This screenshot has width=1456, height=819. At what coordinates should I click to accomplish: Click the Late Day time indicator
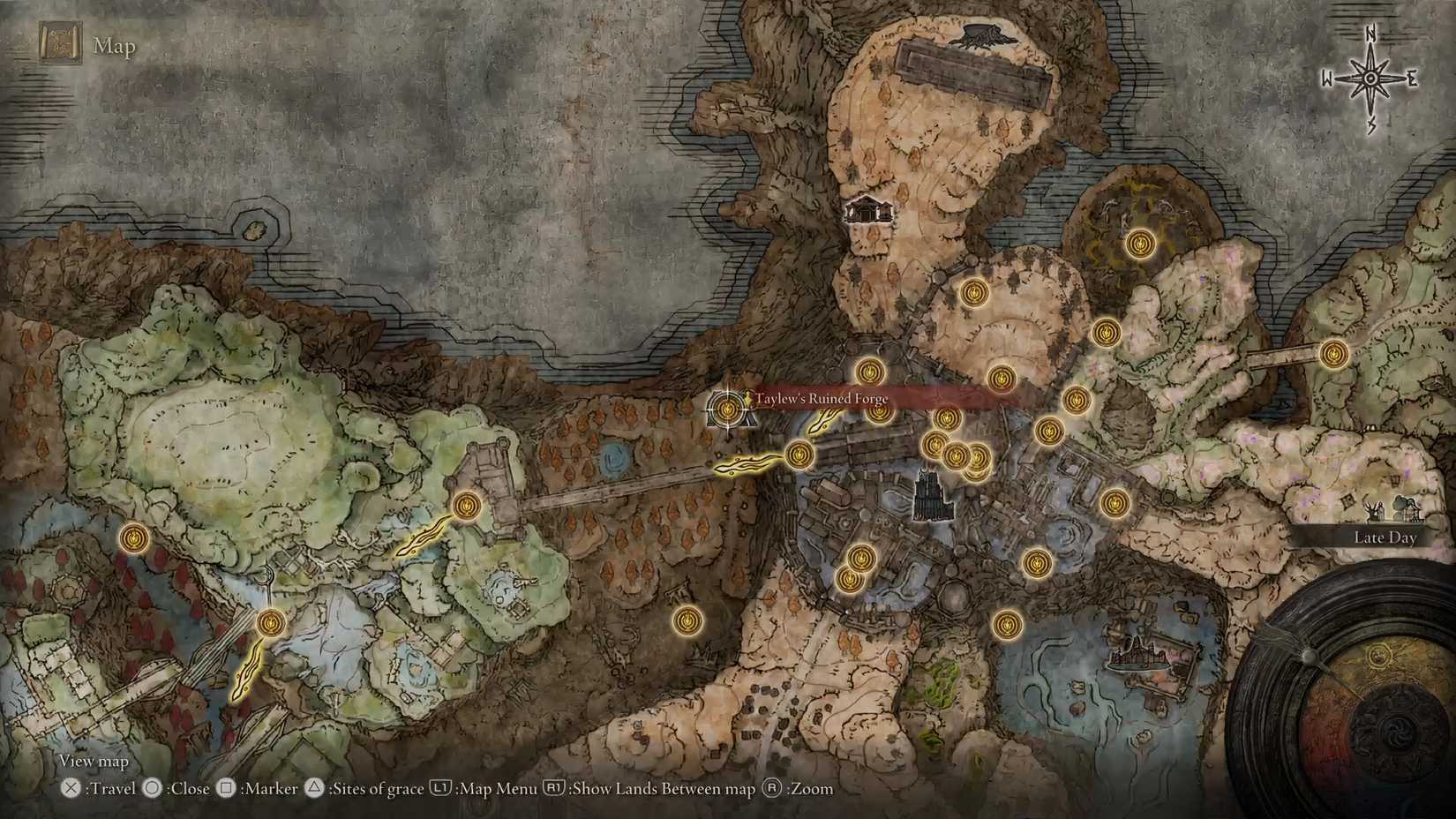pos(1385,537)
